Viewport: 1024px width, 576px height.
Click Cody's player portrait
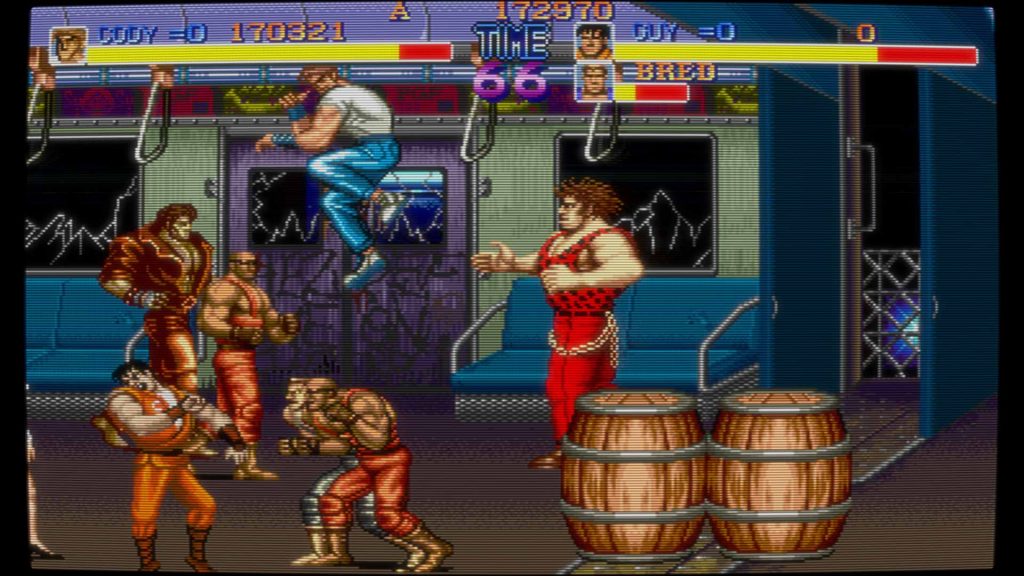click(x=68, y=45)
